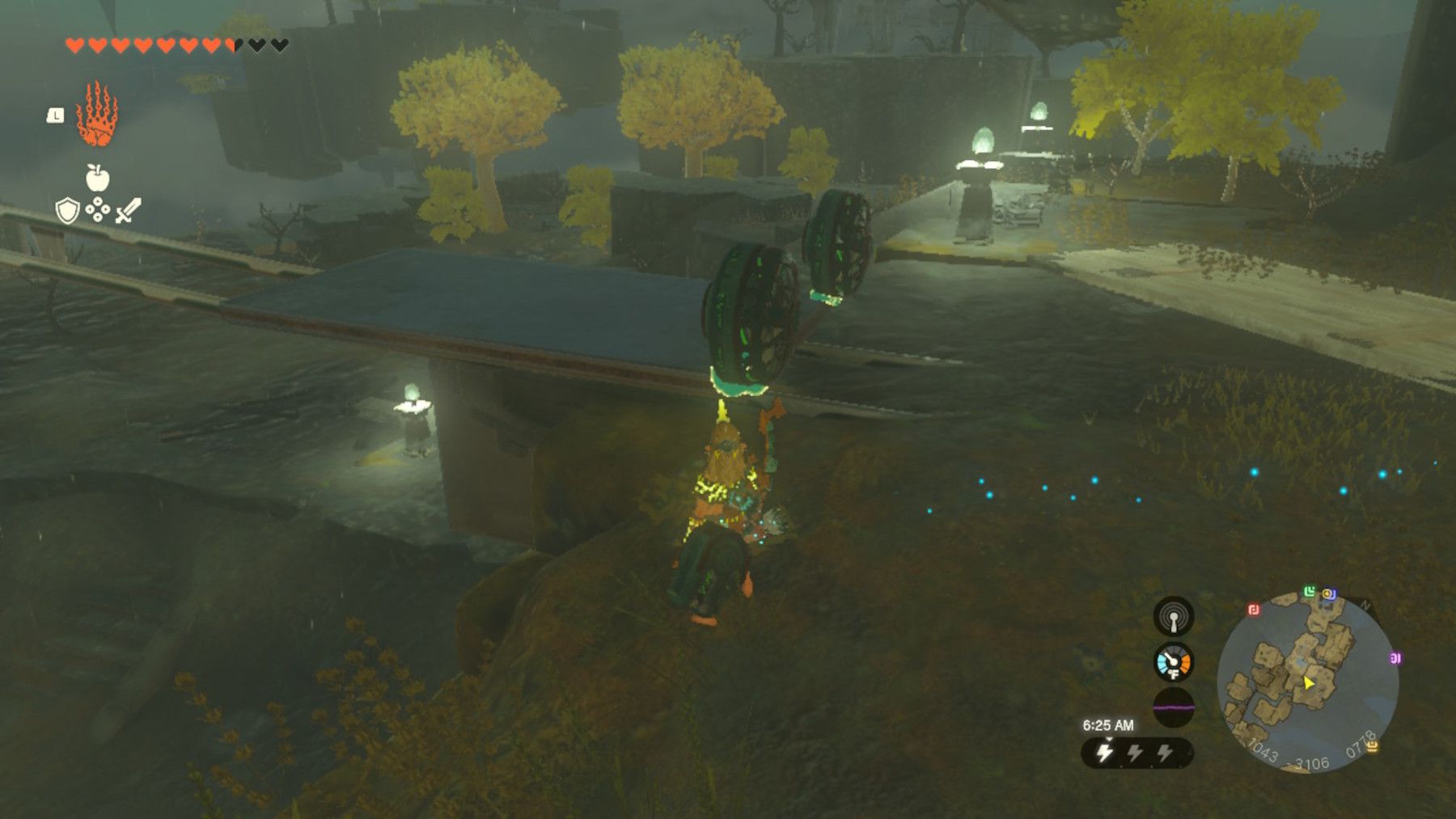Viewport: 1456px width, 819px height.
Task: Select the first lightning weather icon
Action: point(1104,750)
